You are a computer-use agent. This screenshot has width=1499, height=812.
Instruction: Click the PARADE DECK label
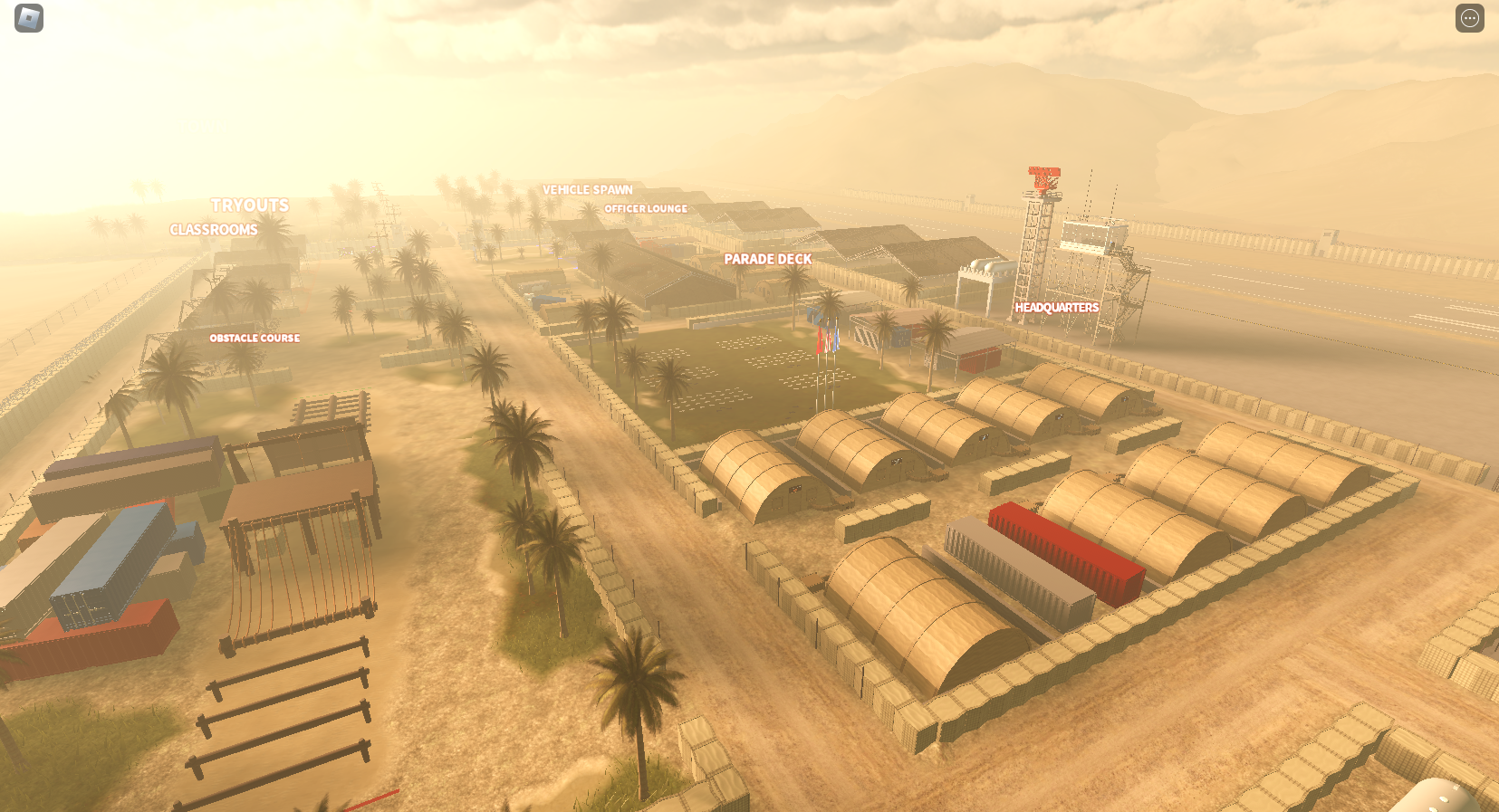click(767, 258)
